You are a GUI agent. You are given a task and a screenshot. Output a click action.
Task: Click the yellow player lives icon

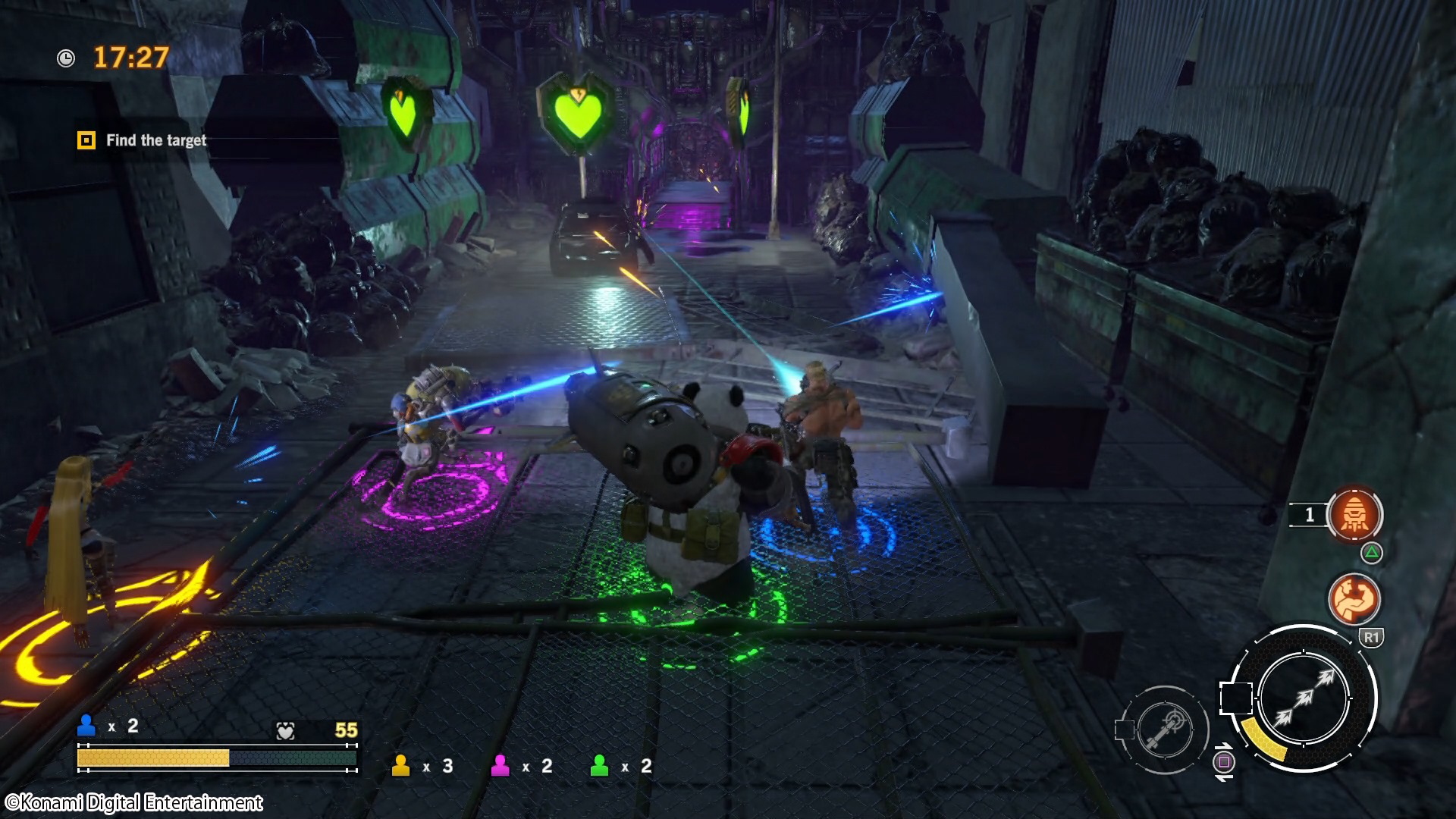click(400, 766)
